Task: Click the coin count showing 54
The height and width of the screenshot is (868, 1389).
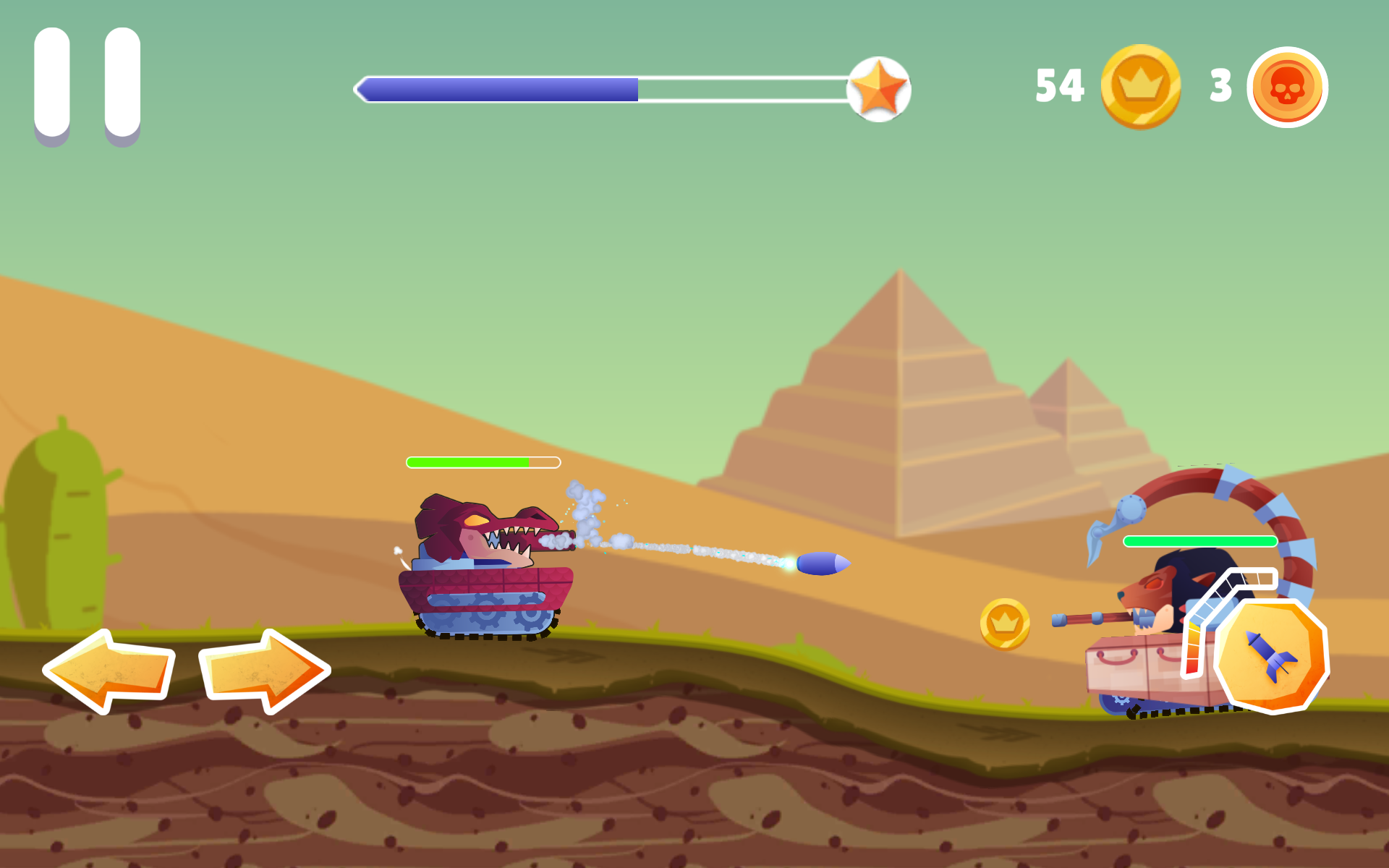Action: coord(1059,85)
